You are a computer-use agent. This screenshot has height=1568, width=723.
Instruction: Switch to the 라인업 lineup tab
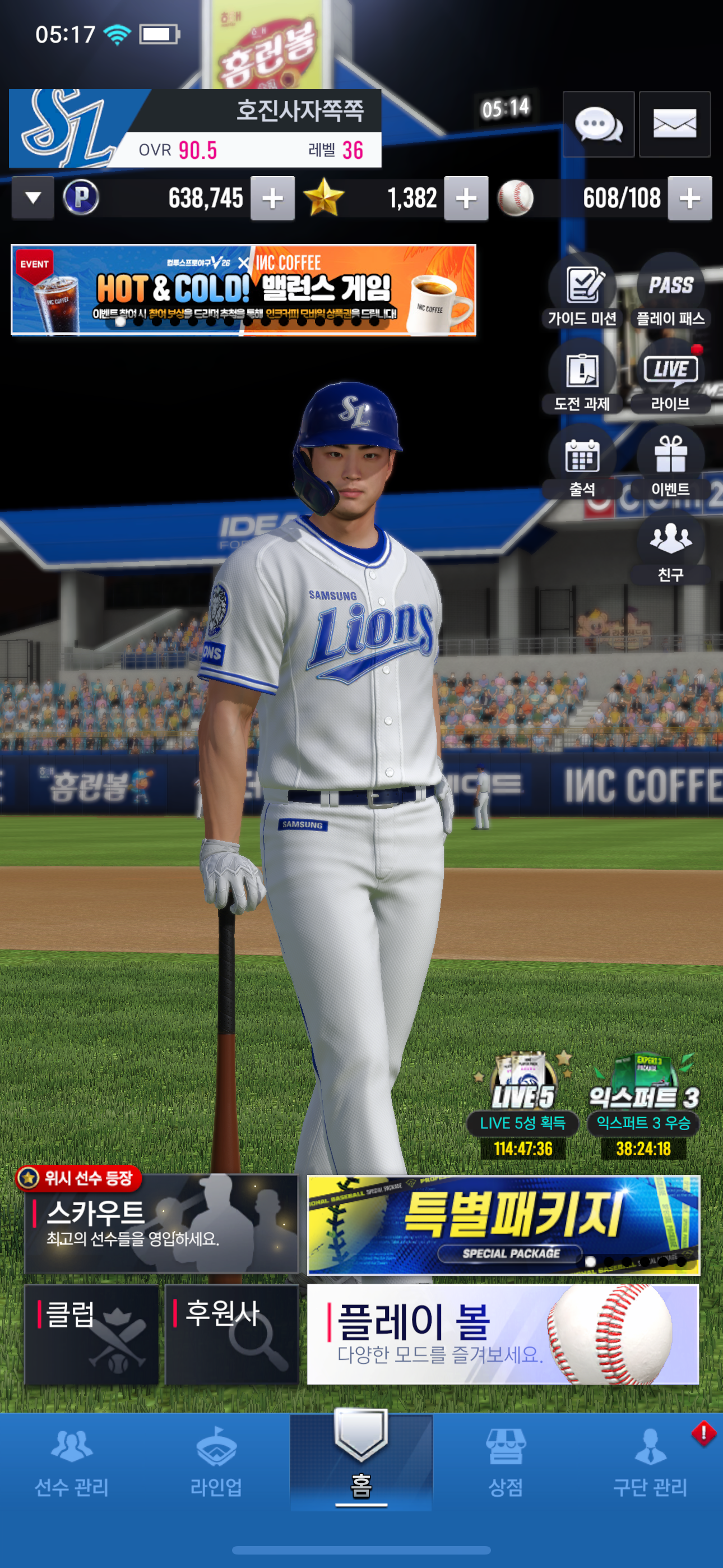[x=216, y=1461]
